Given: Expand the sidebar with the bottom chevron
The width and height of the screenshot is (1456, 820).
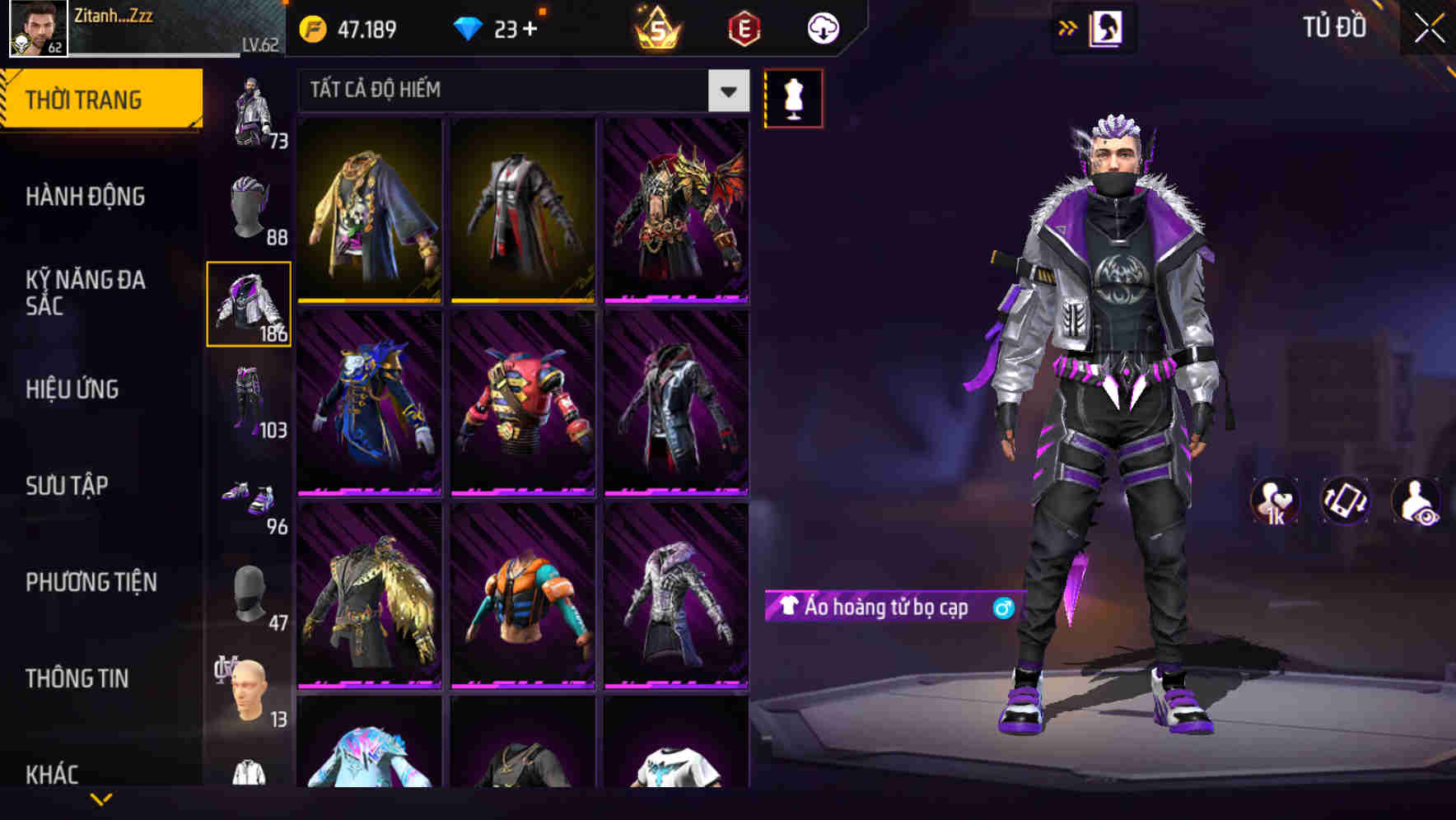Looking at the screenshot, I should point(101,800).
